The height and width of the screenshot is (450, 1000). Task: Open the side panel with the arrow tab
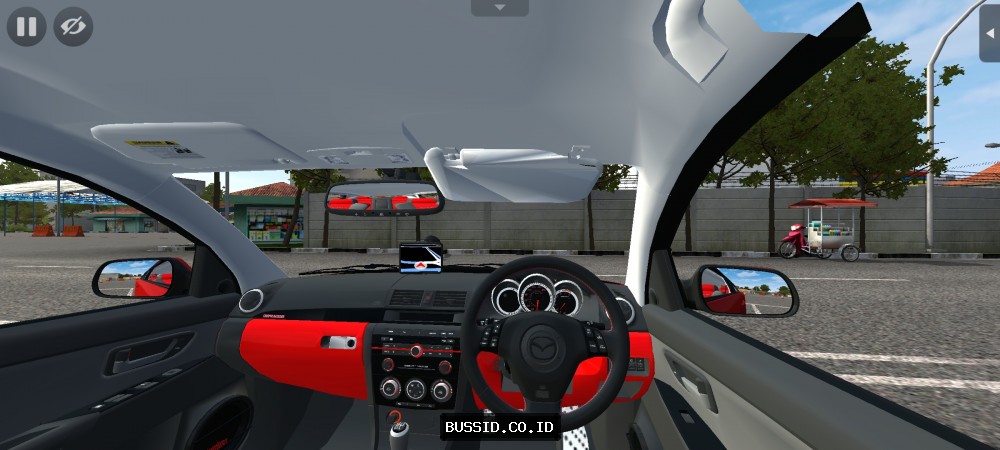click(990, 32)
